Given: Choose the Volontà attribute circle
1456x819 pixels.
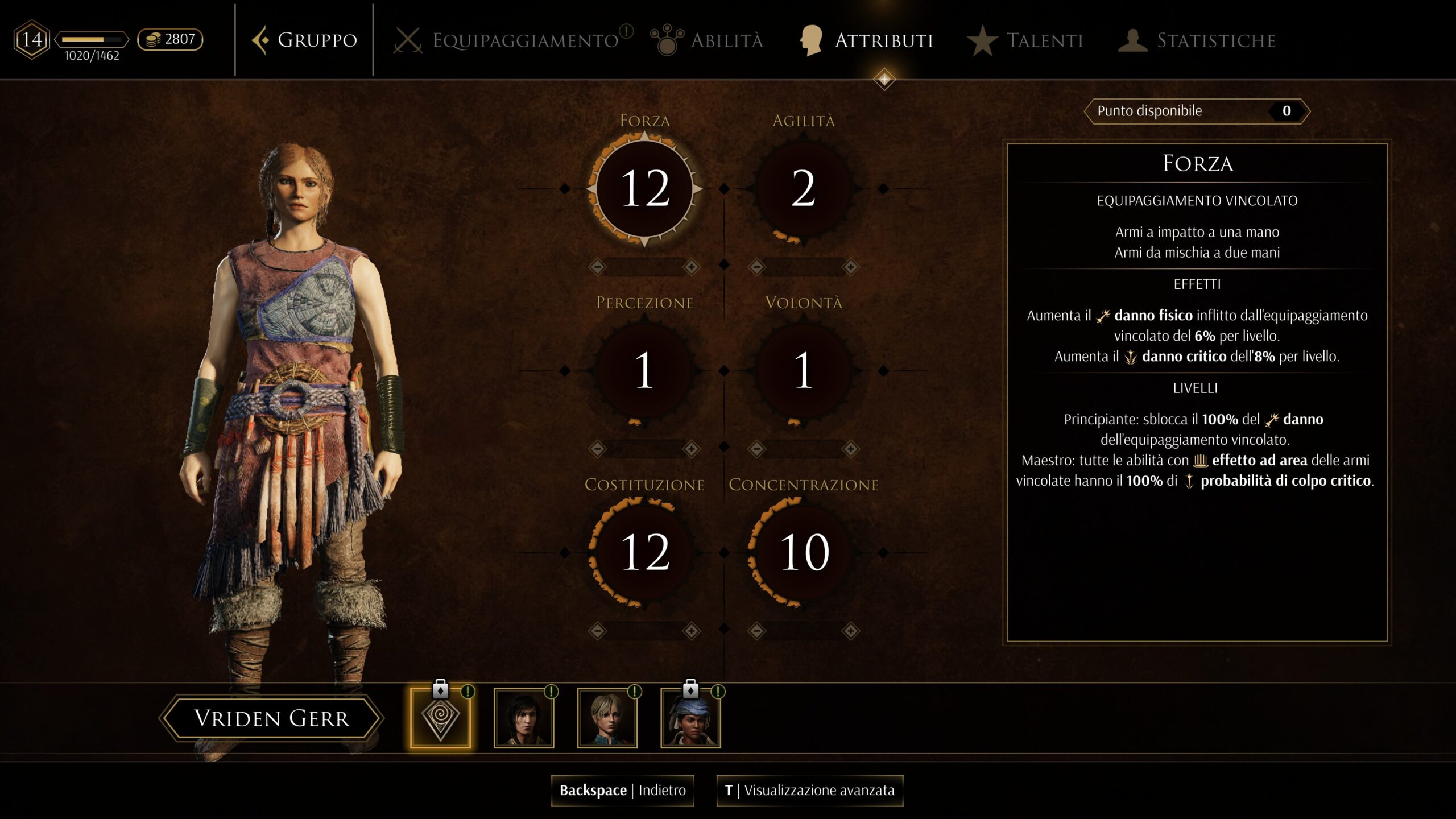Looking at the screenshot, I should (803, 370).
